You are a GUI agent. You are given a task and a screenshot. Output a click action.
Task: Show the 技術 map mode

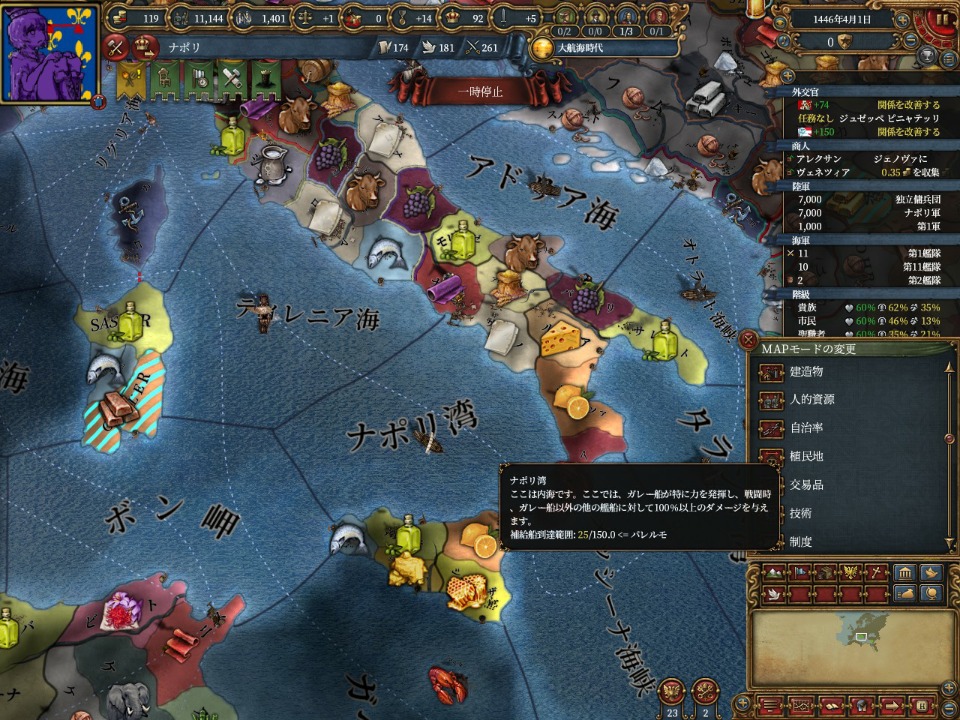coord(800,513)
